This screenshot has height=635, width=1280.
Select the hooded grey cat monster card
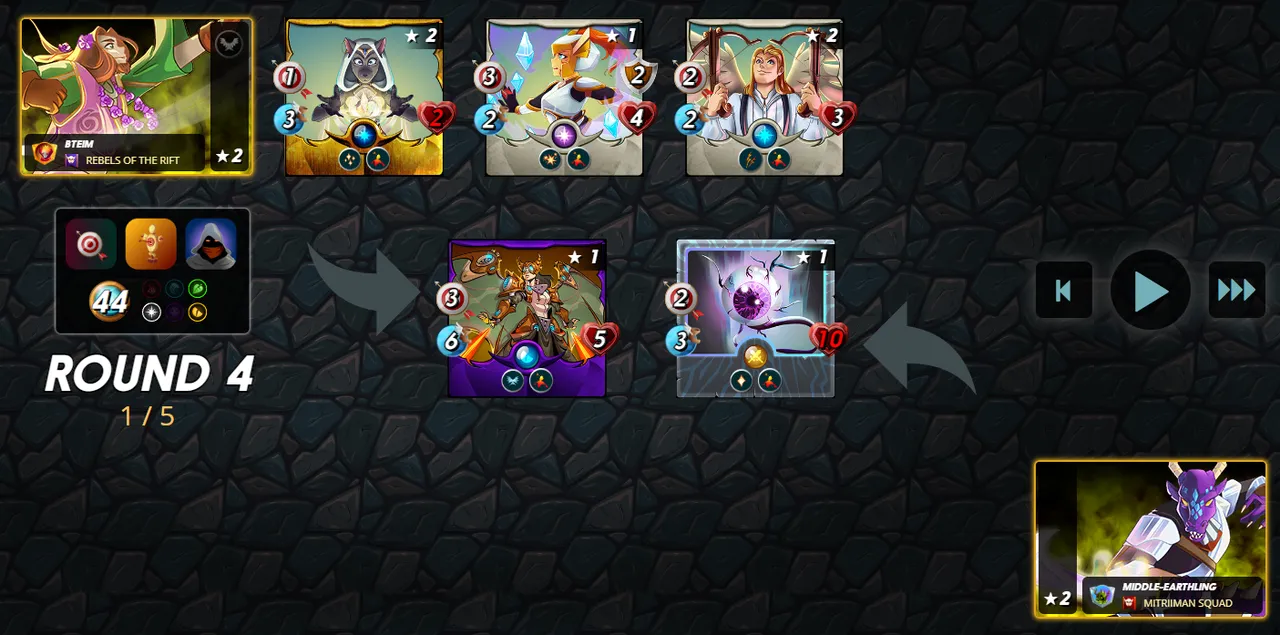tap(364, 97)
